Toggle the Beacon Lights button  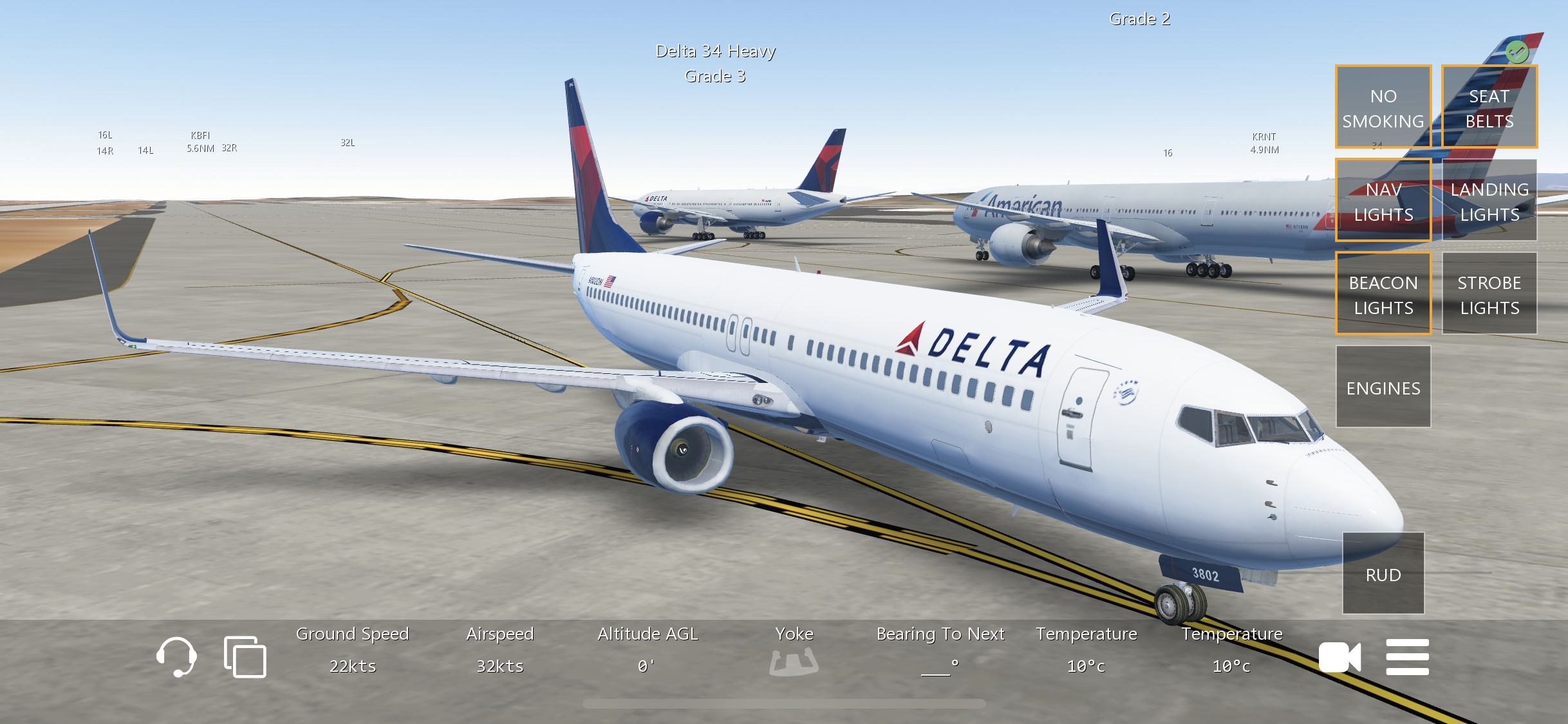[1383, 294]
